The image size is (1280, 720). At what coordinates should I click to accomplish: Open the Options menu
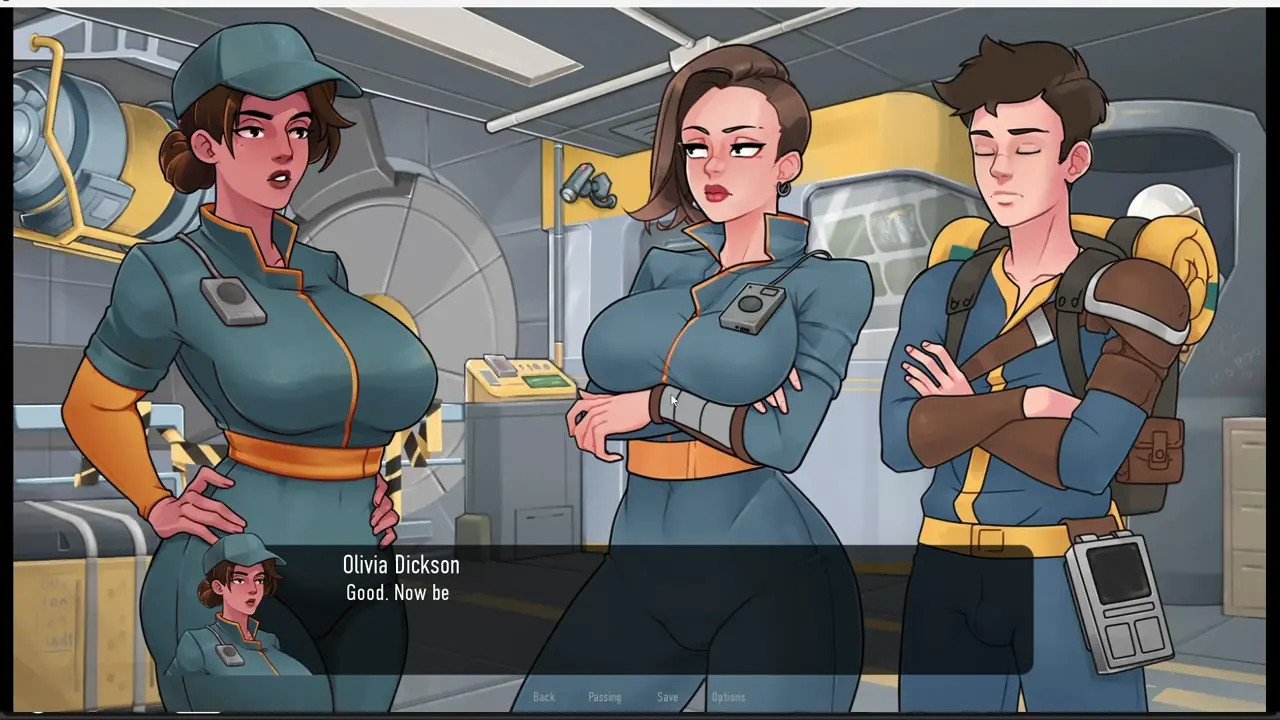728,697
